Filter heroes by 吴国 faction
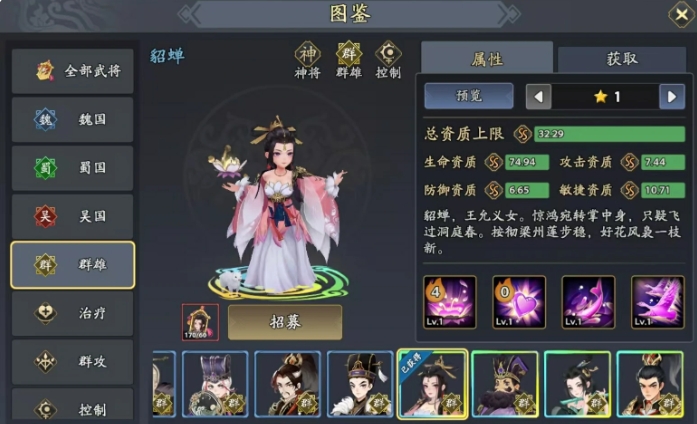The height and width of the screenshot is (424, 697). [x=72, y=216]
